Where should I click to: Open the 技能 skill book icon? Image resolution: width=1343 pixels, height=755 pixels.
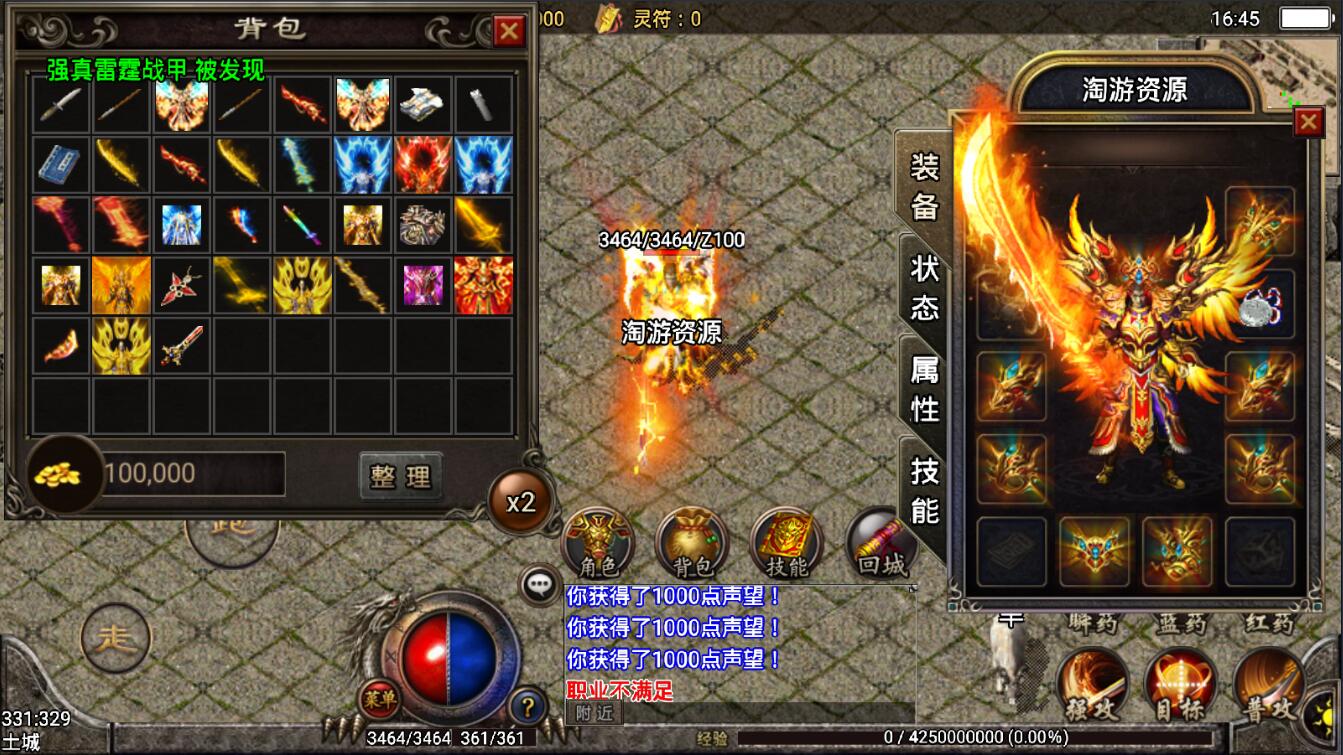(x=786, y=543)
